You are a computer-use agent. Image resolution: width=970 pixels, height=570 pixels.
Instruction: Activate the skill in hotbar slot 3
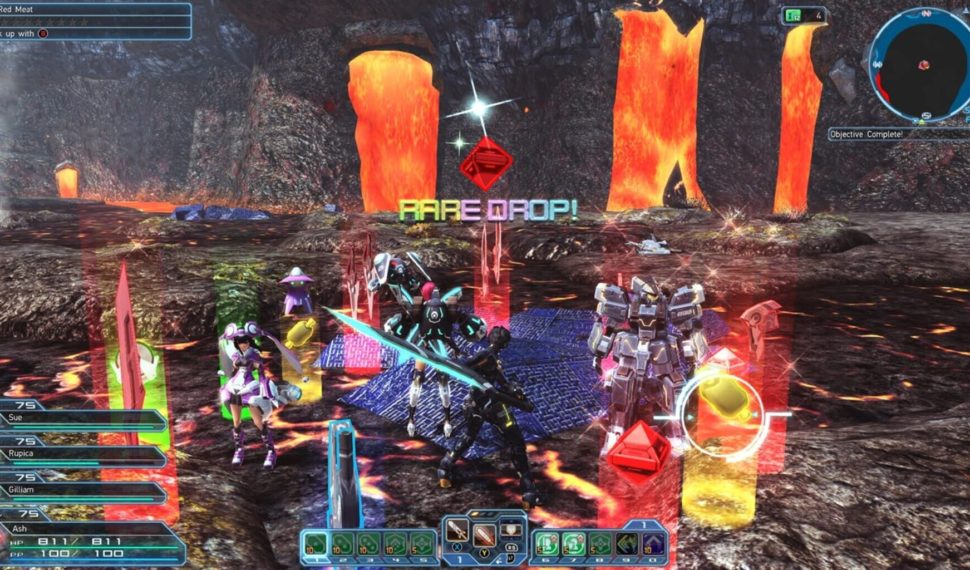click(x=369, y=543)
